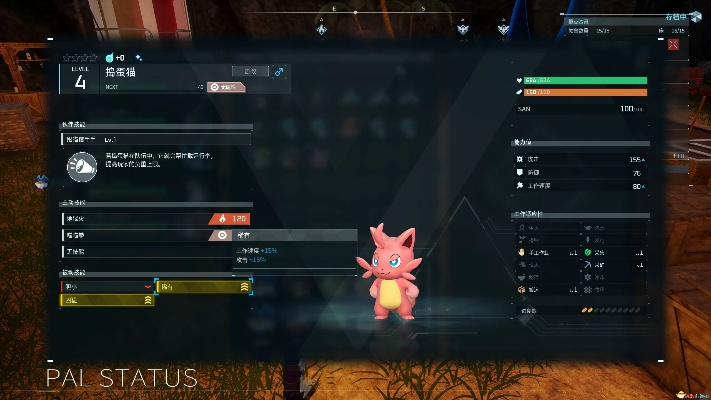The width and height of the screenshot is (711, 400).
Task: Click the pal's element type tag
Action: coord(224,87)
